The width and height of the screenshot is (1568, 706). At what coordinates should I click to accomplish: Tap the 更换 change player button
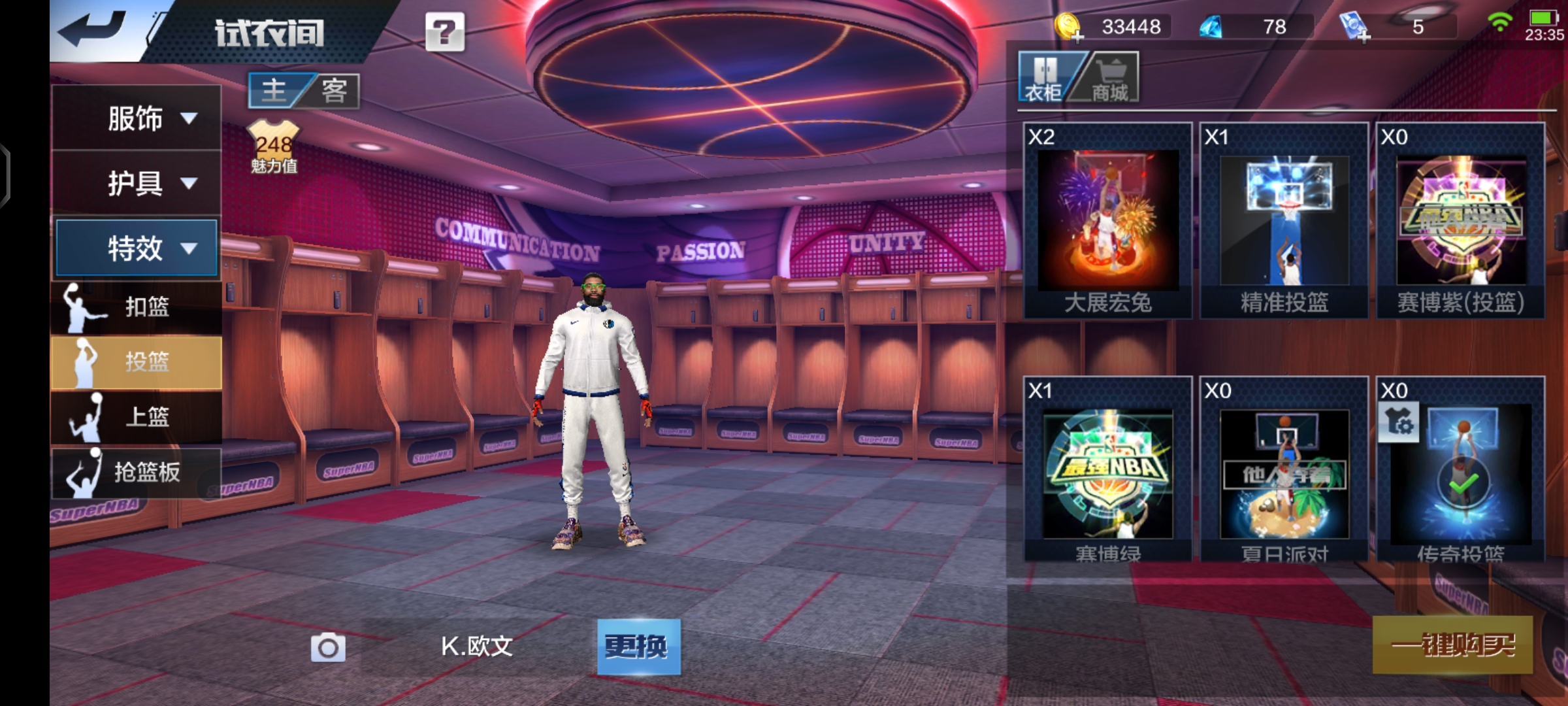tap(638, 647)
